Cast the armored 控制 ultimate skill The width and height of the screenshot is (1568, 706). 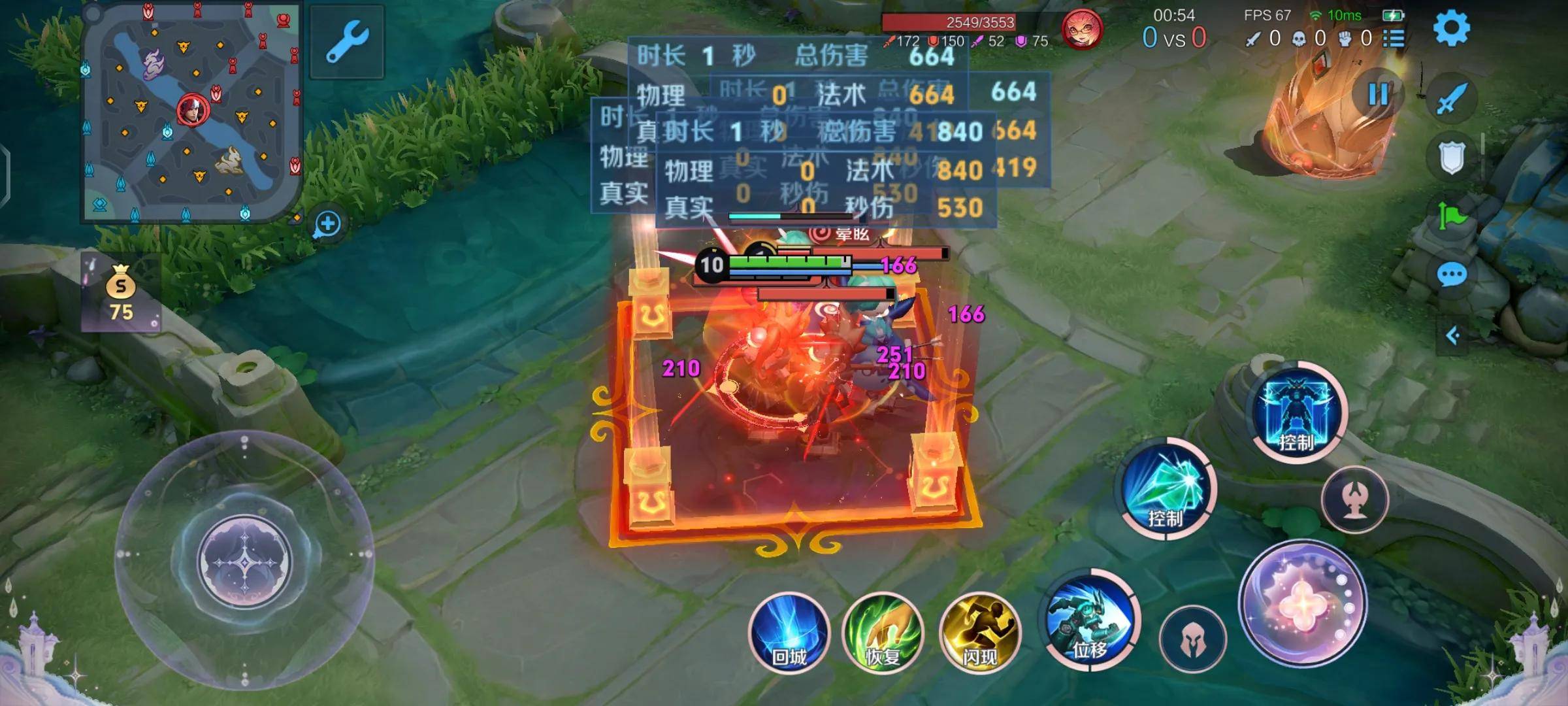[x=1297, y=412]
